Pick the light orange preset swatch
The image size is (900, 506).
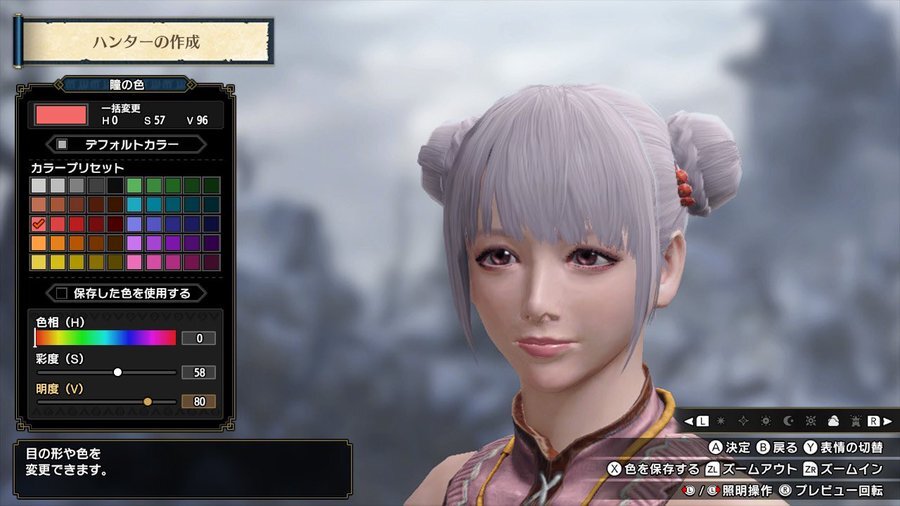click(39, 242)
